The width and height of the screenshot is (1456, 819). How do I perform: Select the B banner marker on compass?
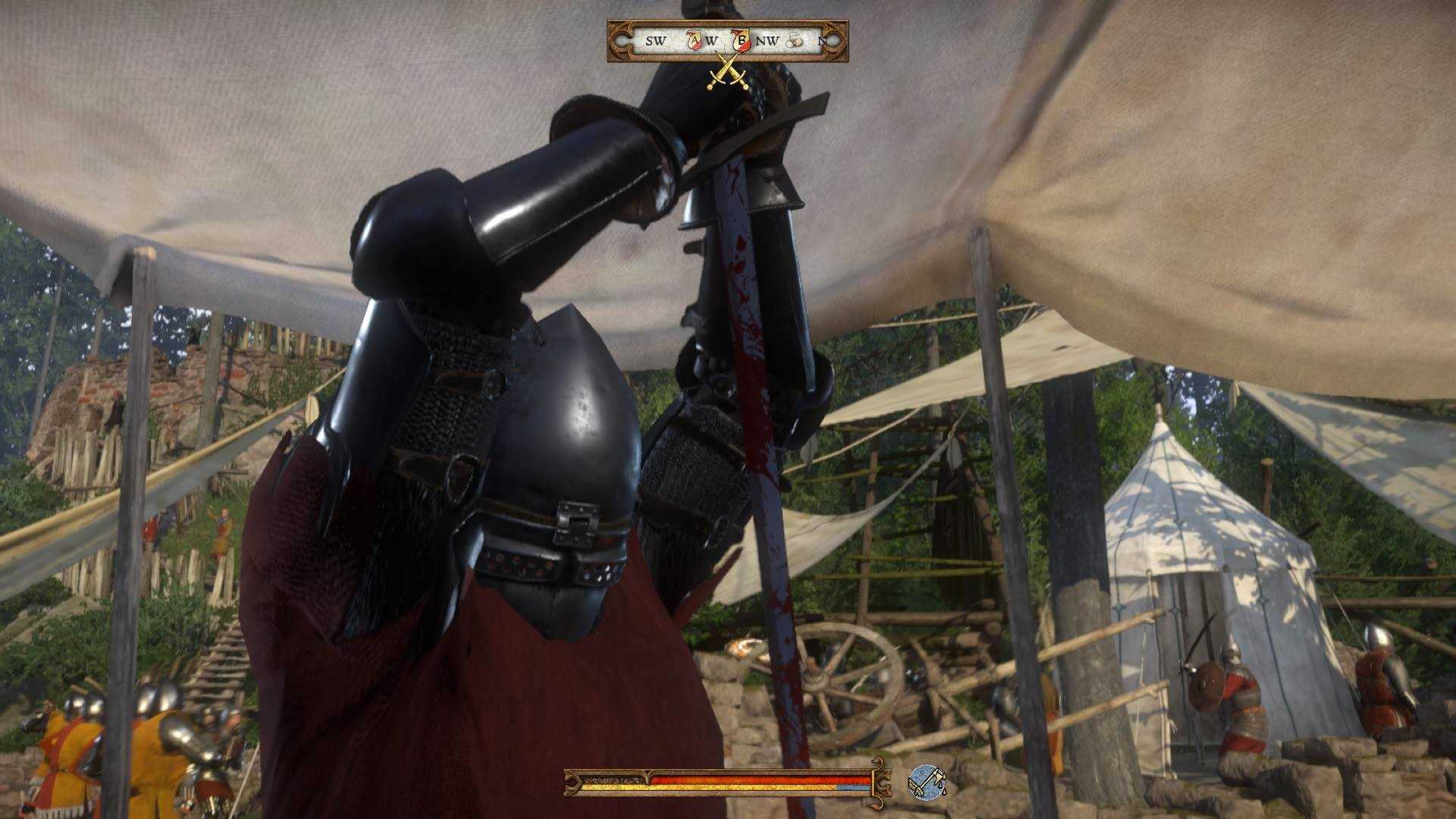coord(742,40)
